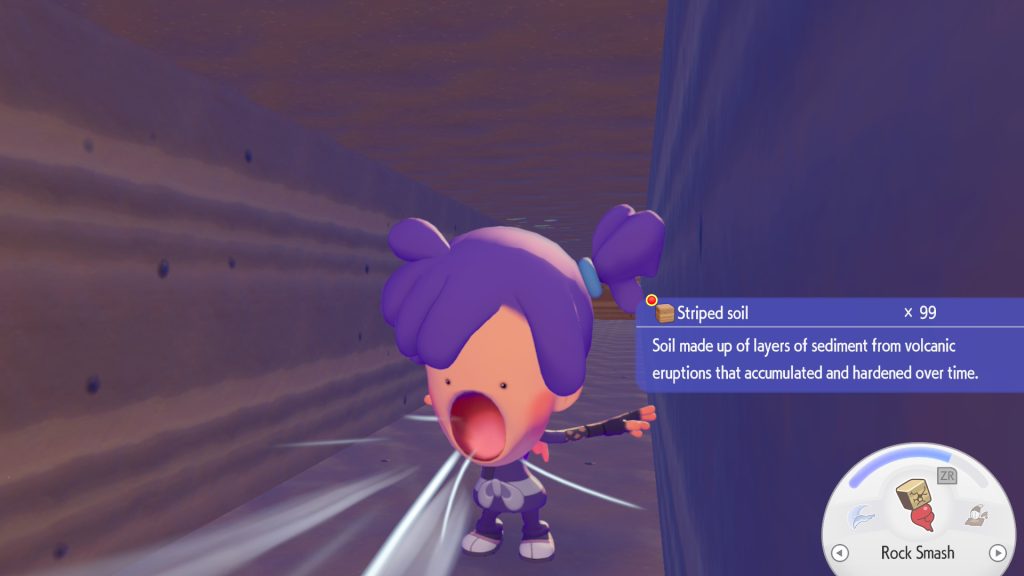Cycle to the previous move with left arrow
The width and height of the screenshot is (1024, 576).
[x=840, y=553]
